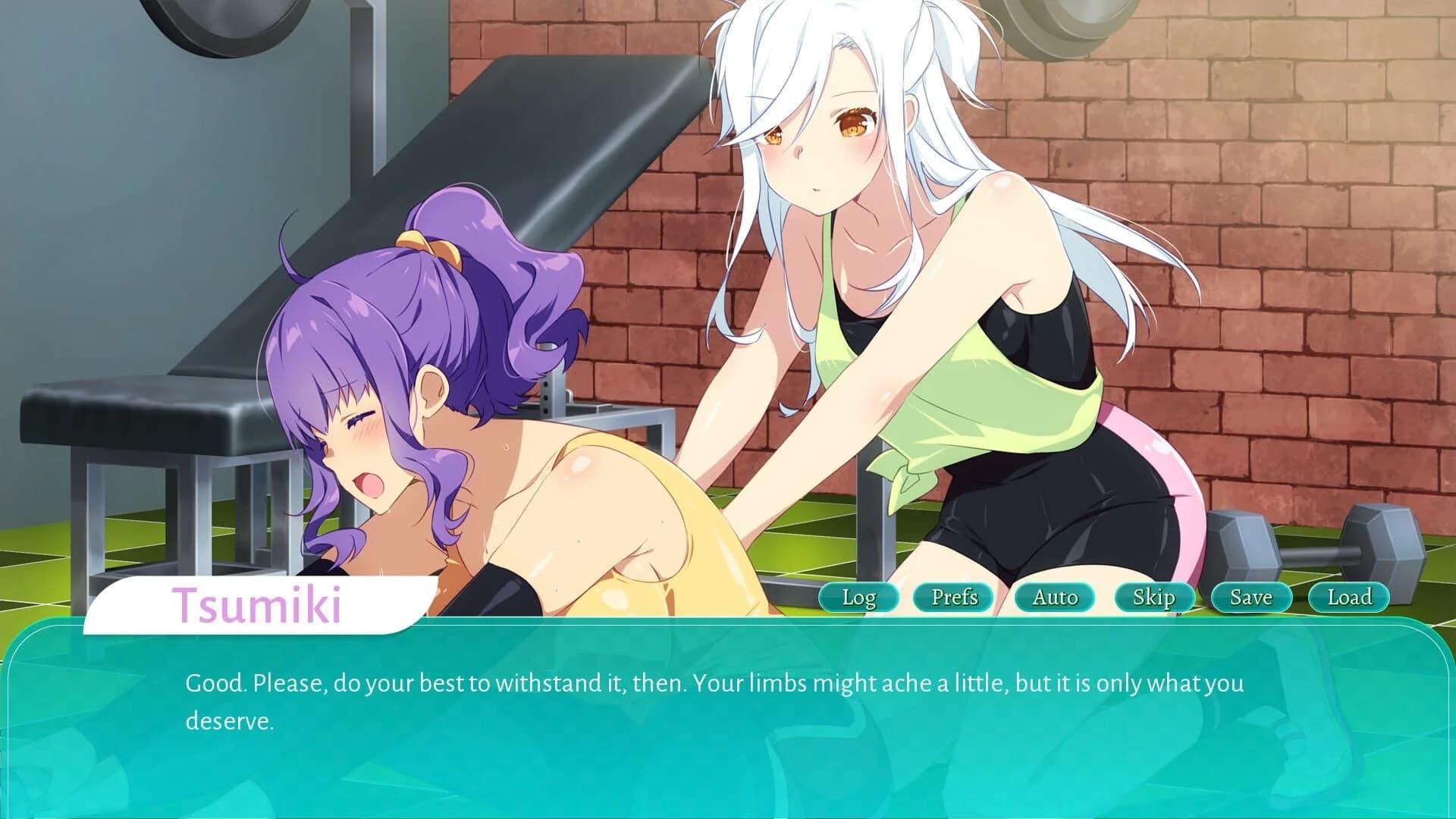Activate Skip to bypass read dialogue
The image size is (1456, 819).
pos(1153,598)
